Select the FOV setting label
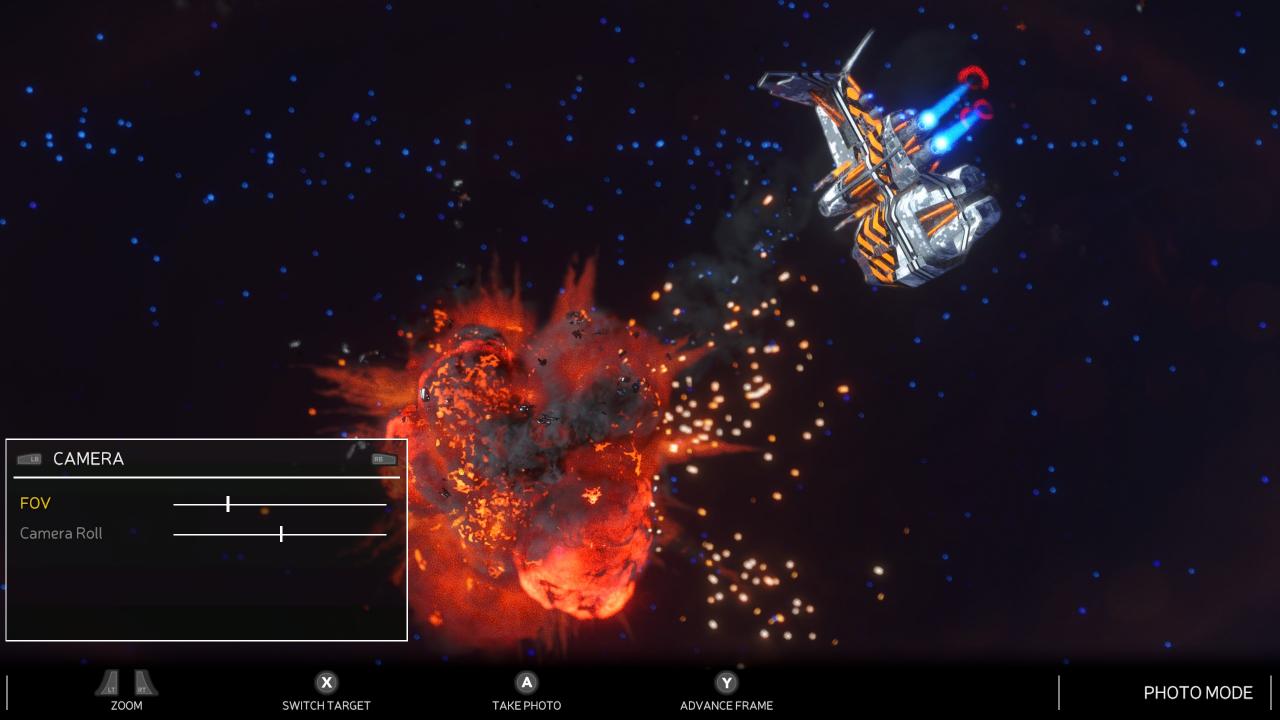Viewport: 1280px width, 720px height. point(35,504)
